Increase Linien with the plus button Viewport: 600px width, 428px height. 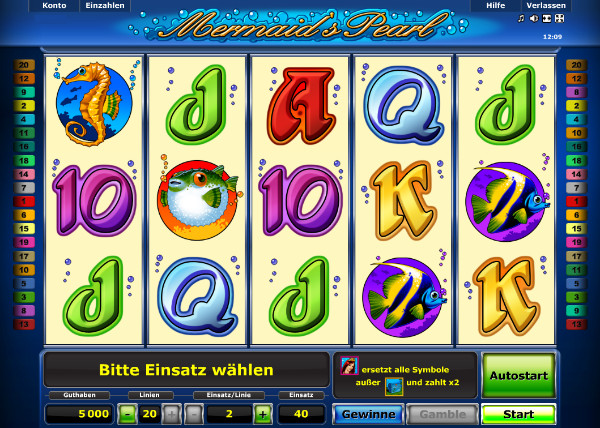(x=171, y=414)
